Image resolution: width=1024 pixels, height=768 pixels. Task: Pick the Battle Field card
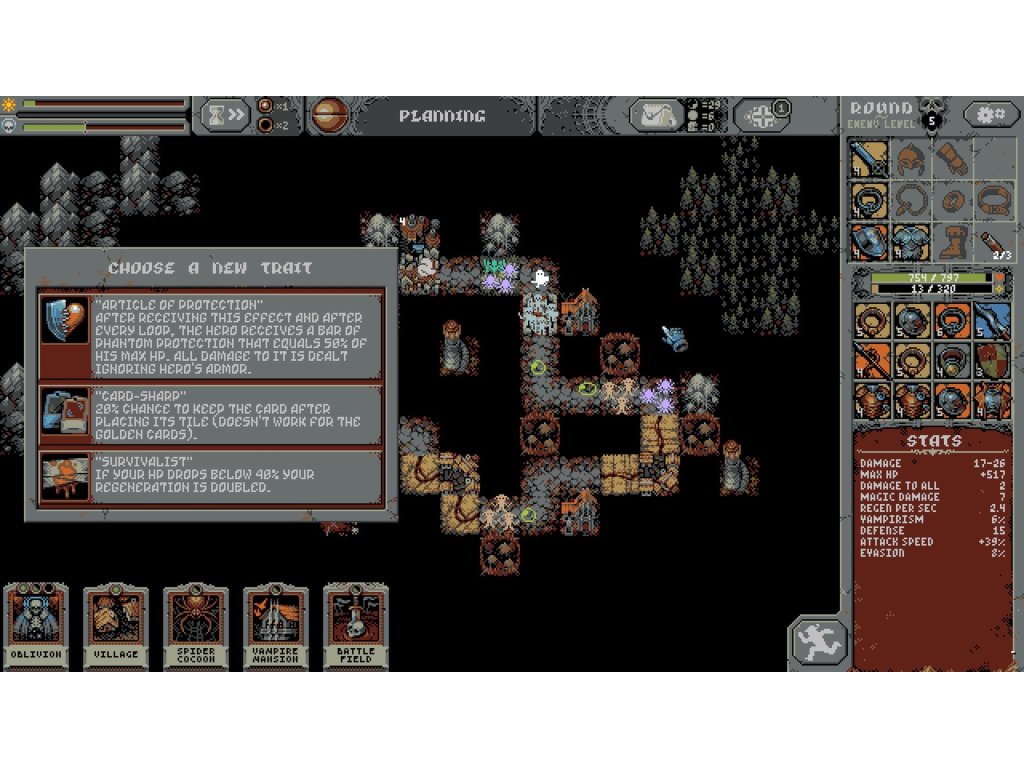pyautogui.click(x=356, y=627)
